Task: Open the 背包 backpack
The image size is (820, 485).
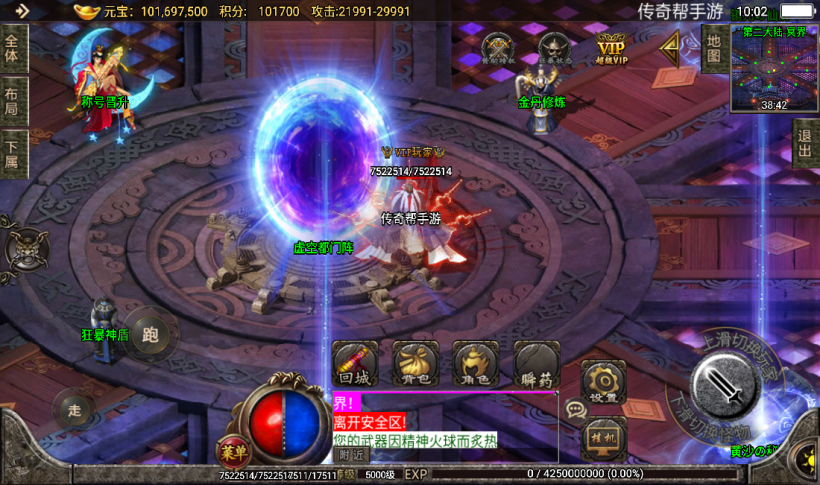Action: [416, 365]
